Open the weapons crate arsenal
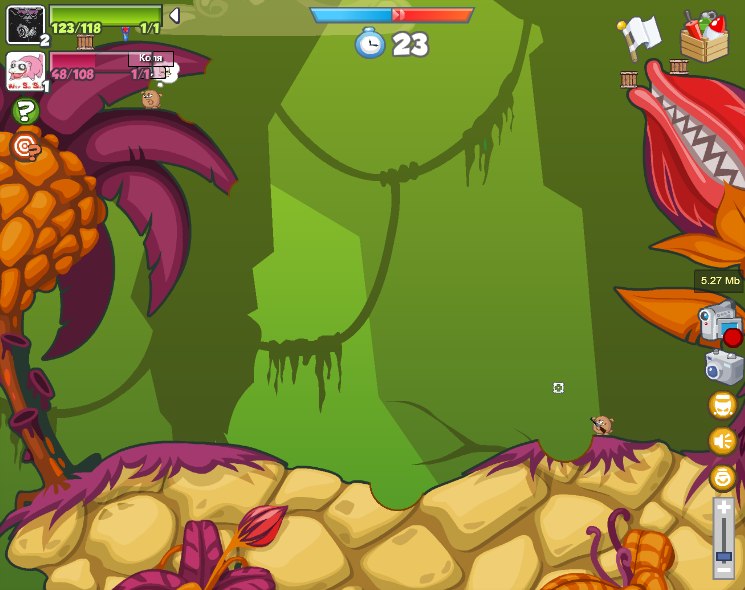This screenshot has height=590, width=745. [704, 37]
